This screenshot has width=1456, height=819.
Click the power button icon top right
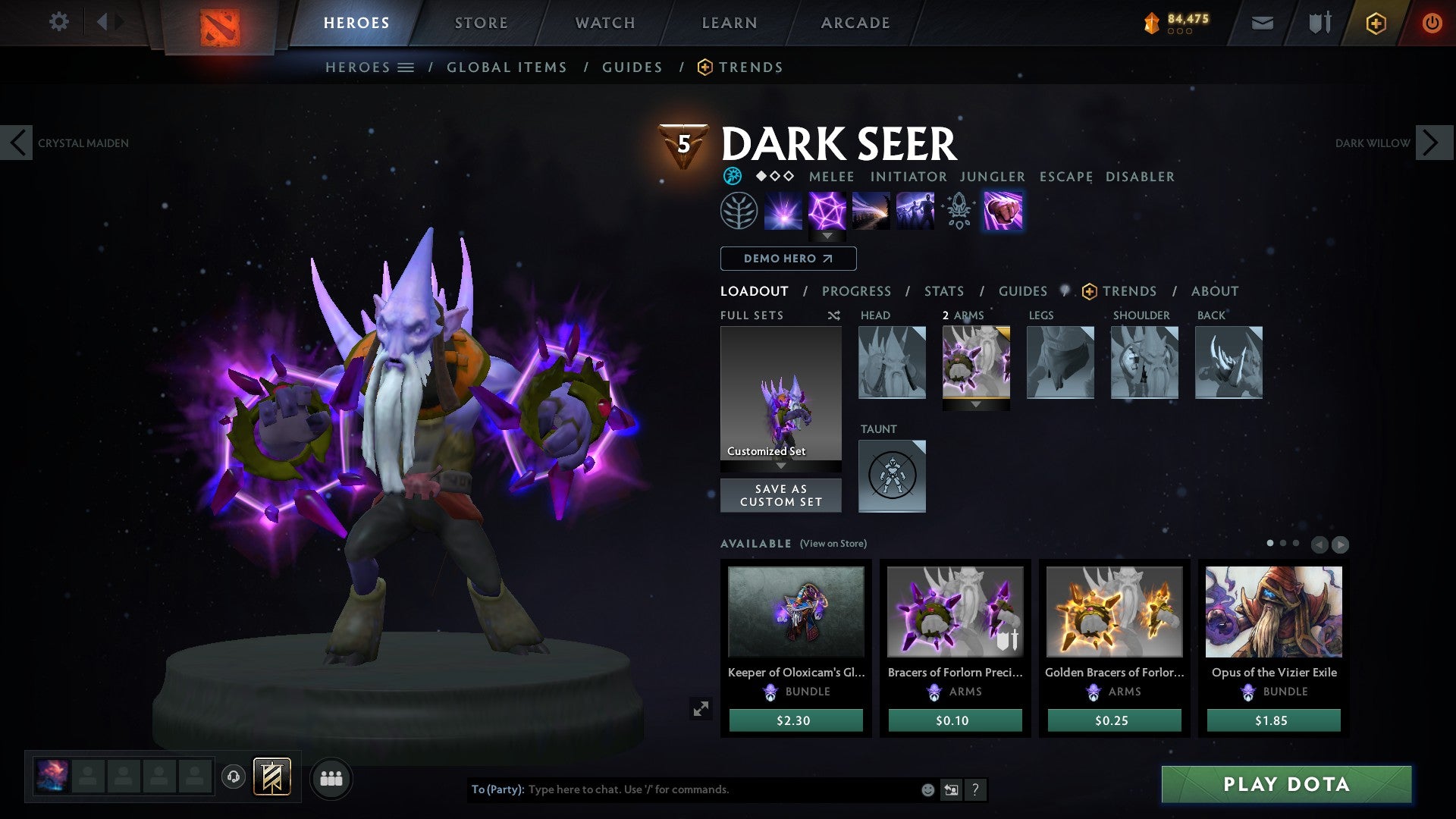[1432, 23]
